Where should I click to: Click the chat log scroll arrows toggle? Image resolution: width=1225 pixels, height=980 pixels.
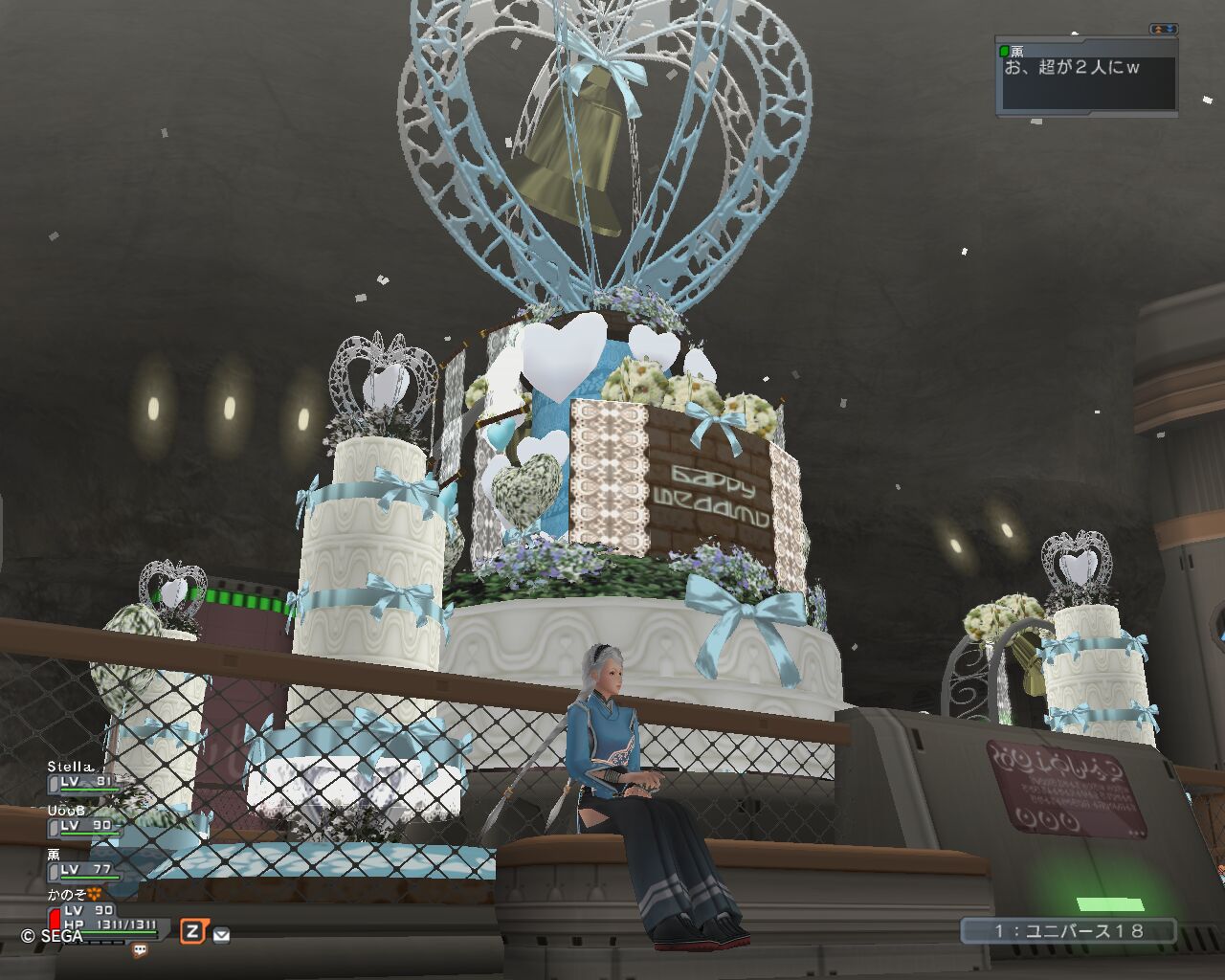coord(1164,30)
